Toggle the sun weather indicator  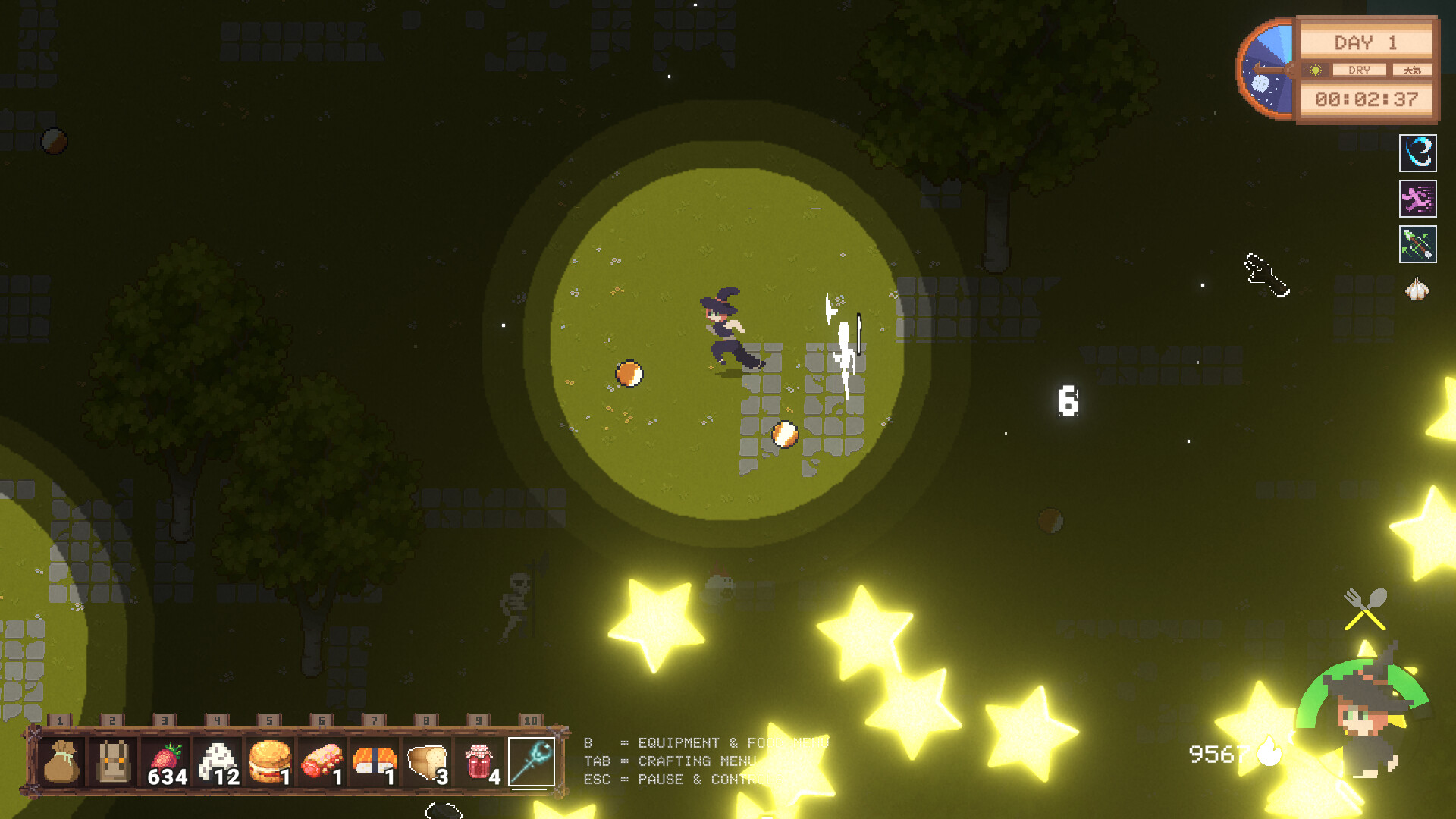click(1313, 70)
